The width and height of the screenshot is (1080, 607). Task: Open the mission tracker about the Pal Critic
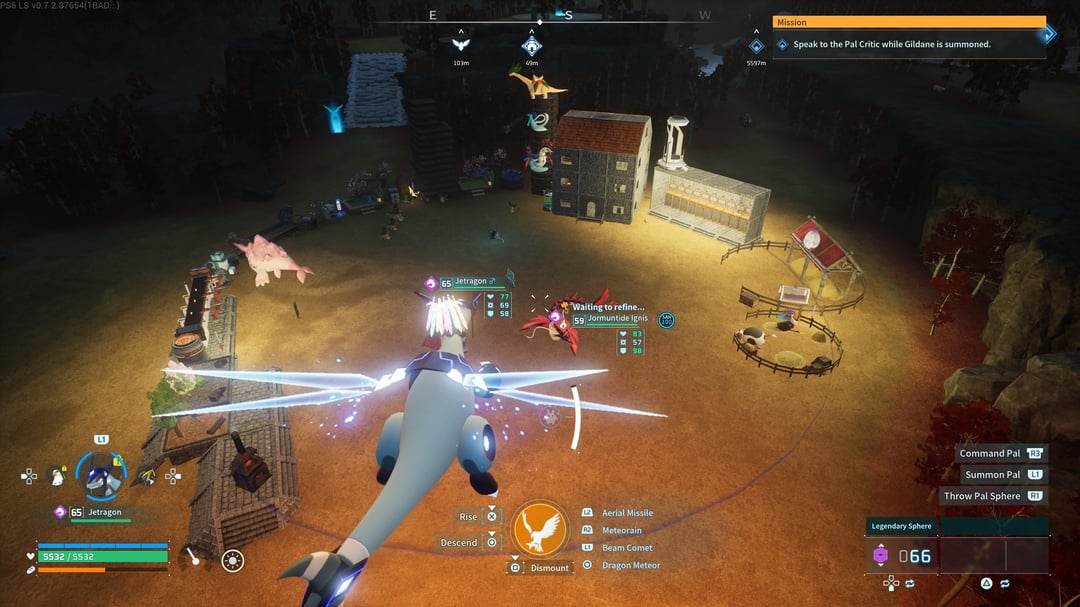pos(908,37)
